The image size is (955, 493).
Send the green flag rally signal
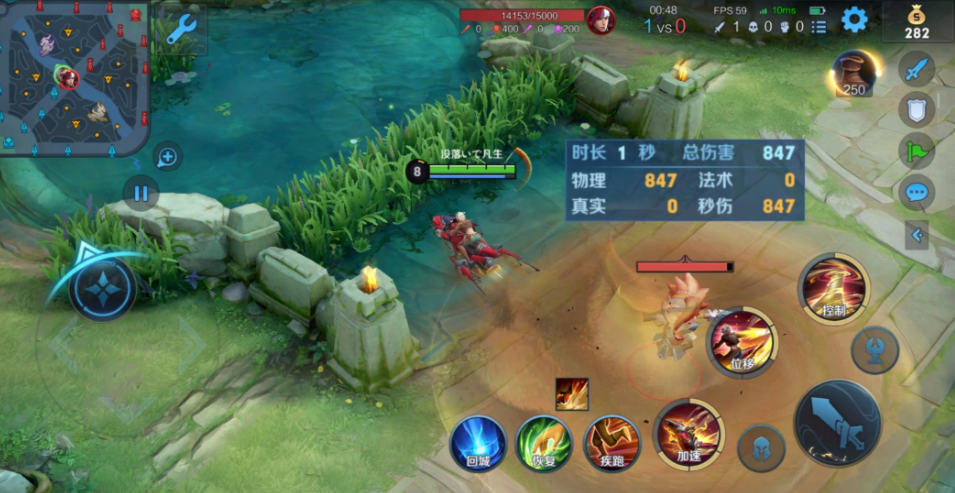(916, 151)
